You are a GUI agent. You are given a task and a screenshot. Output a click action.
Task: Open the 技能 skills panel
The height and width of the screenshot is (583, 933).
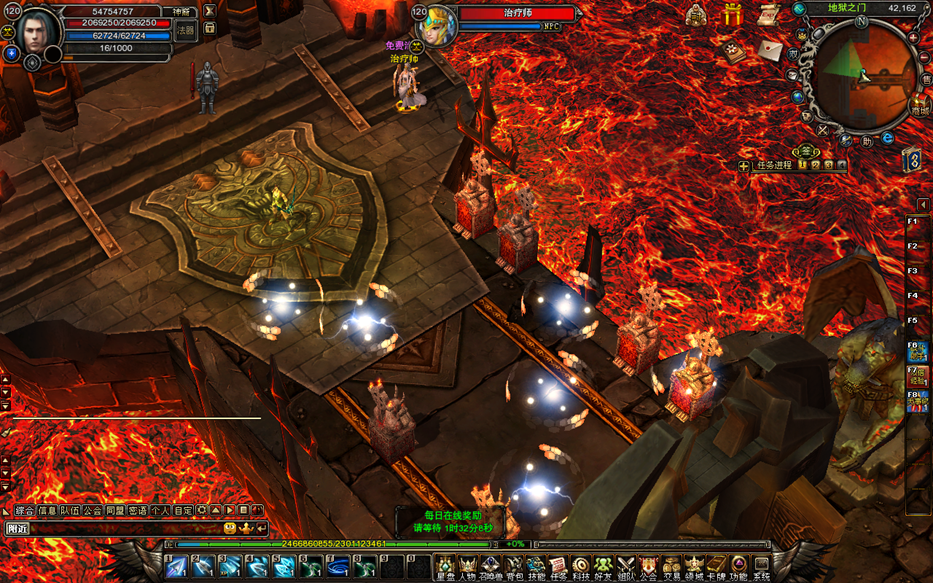537,568
